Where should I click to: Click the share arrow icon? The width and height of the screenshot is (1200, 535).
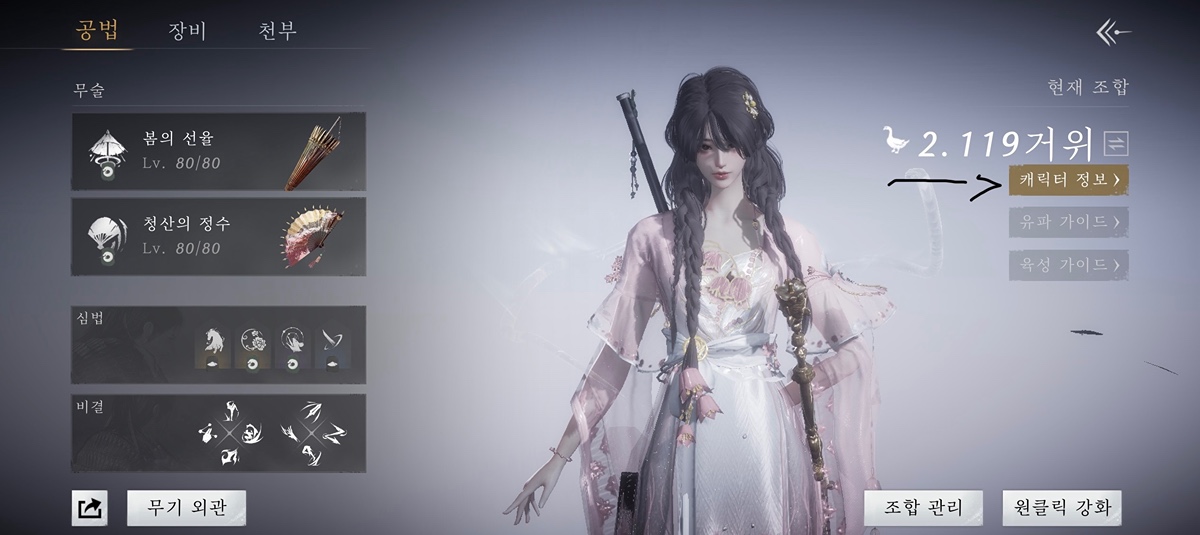tap(89, 508)
